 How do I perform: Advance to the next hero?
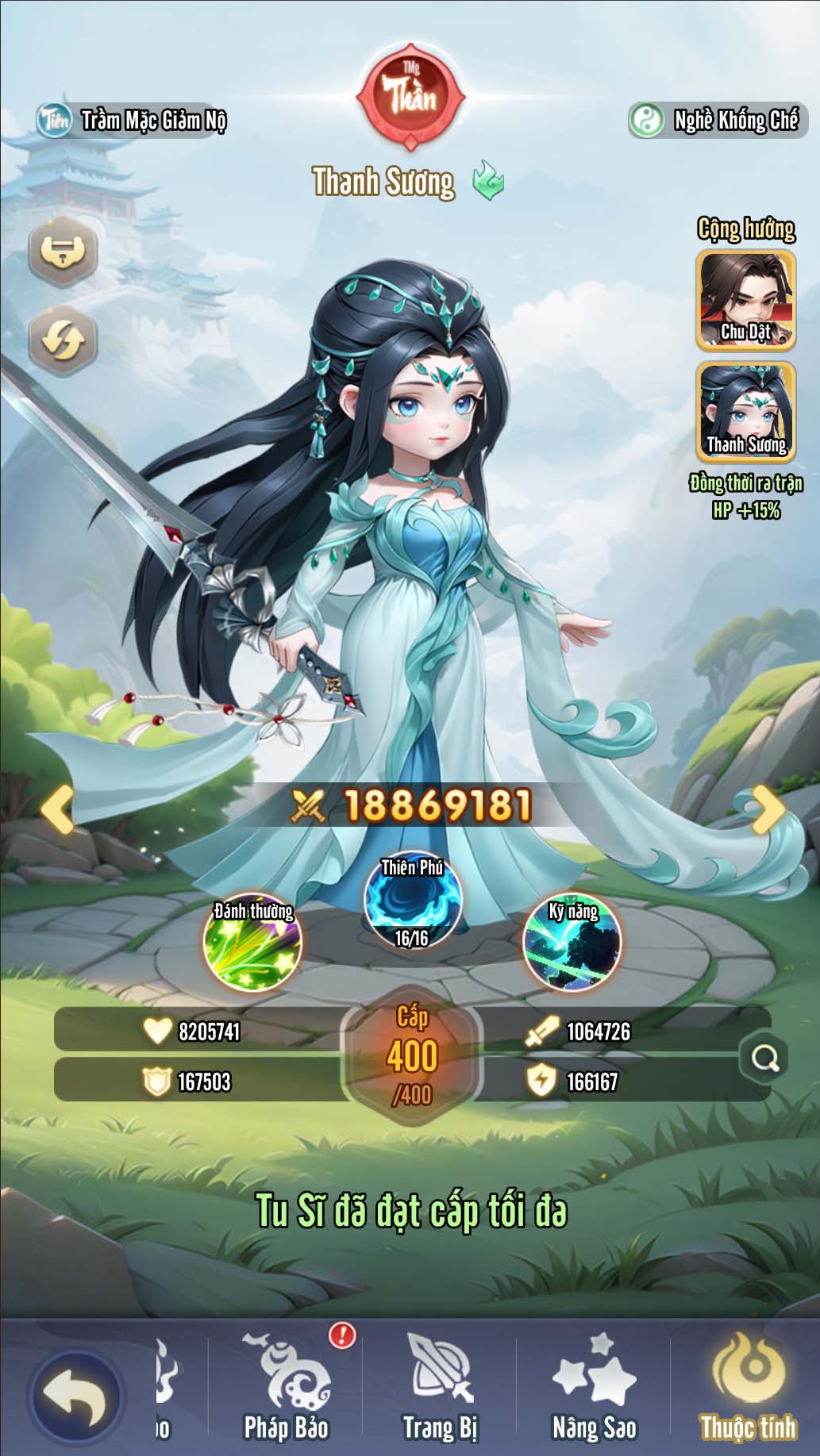(x=767, y=809)
